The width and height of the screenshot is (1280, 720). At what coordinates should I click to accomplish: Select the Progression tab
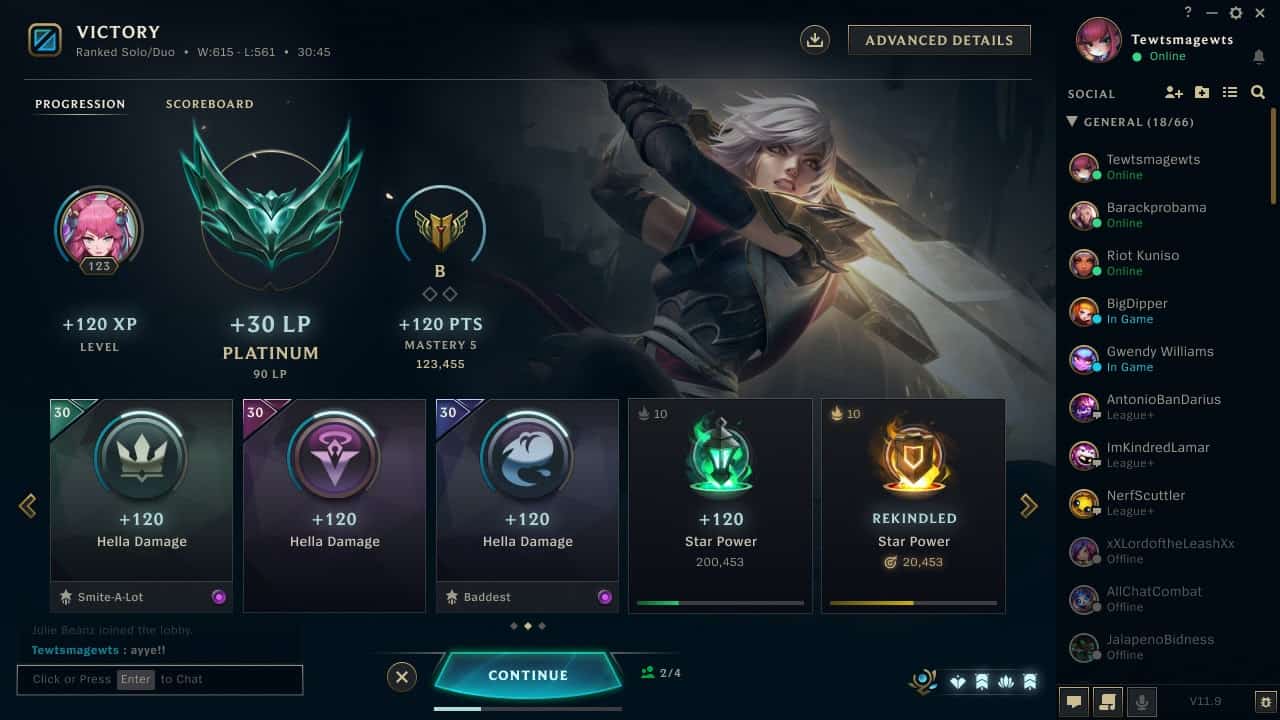[x=80, y=104]
